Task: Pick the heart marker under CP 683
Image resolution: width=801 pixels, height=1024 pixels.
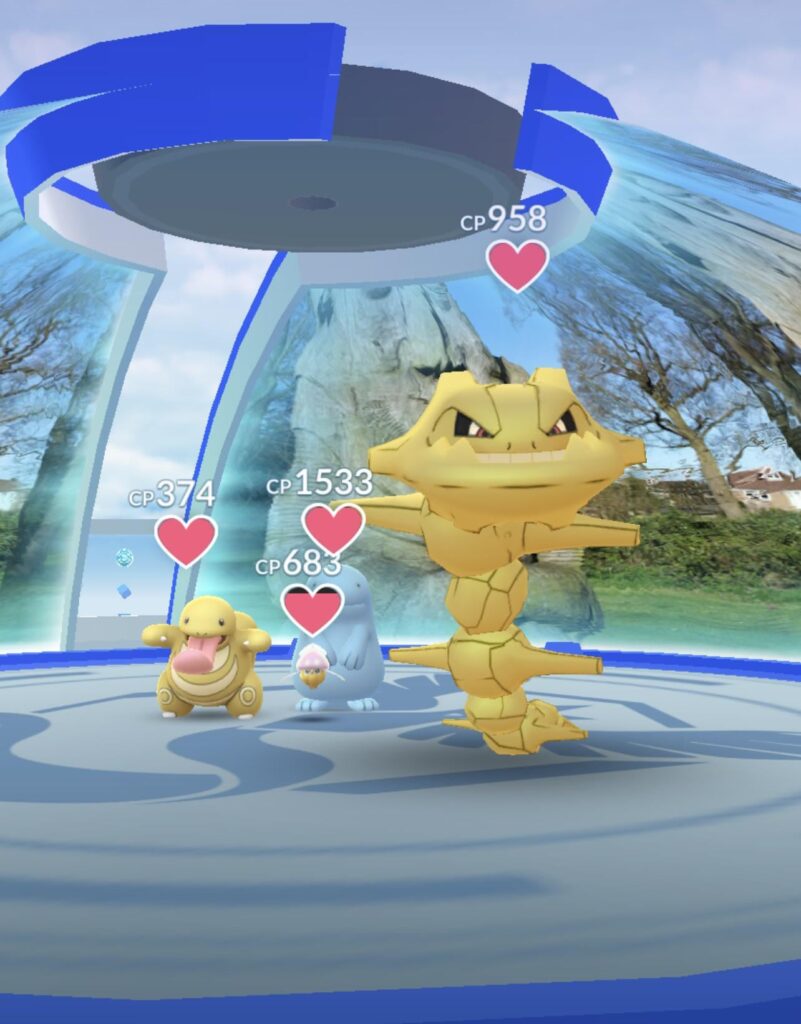Action: click(312, 608)
